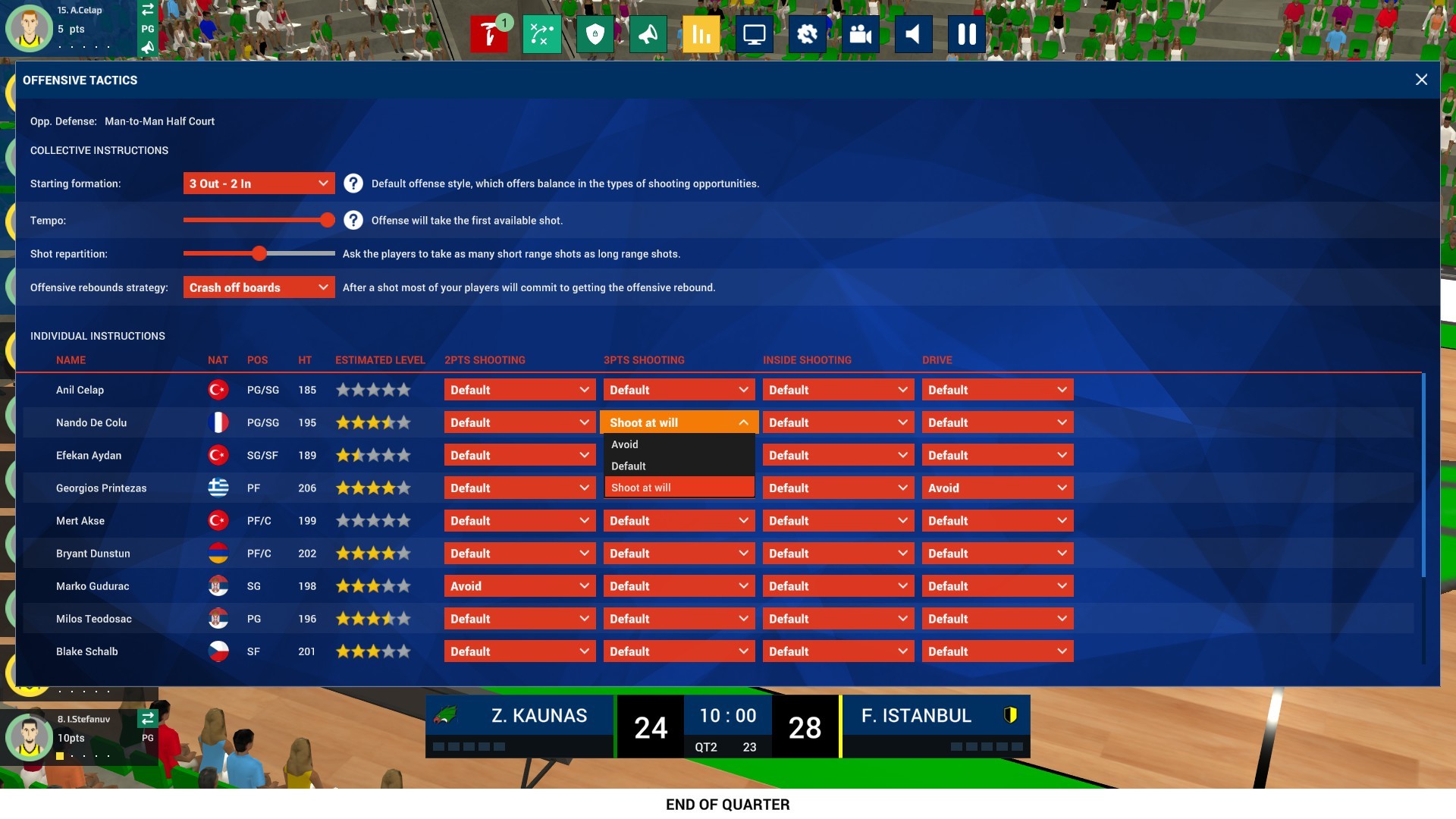Click the megaphone shout icon
The image size is (1456, 819).
pos(649,33)
